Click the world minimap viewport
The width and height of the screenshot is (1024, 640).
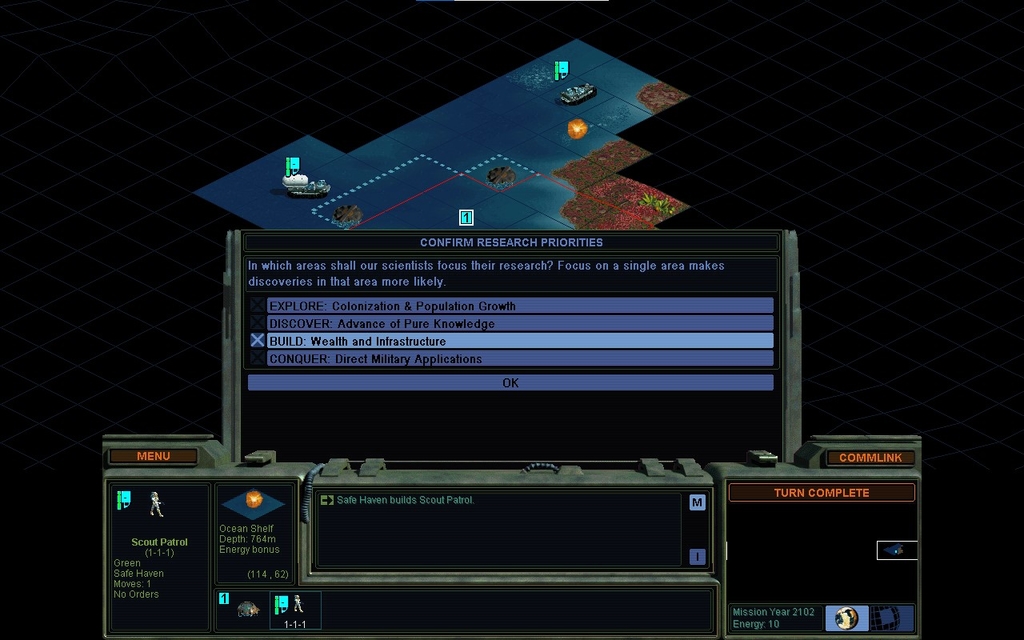click(897, 550)
